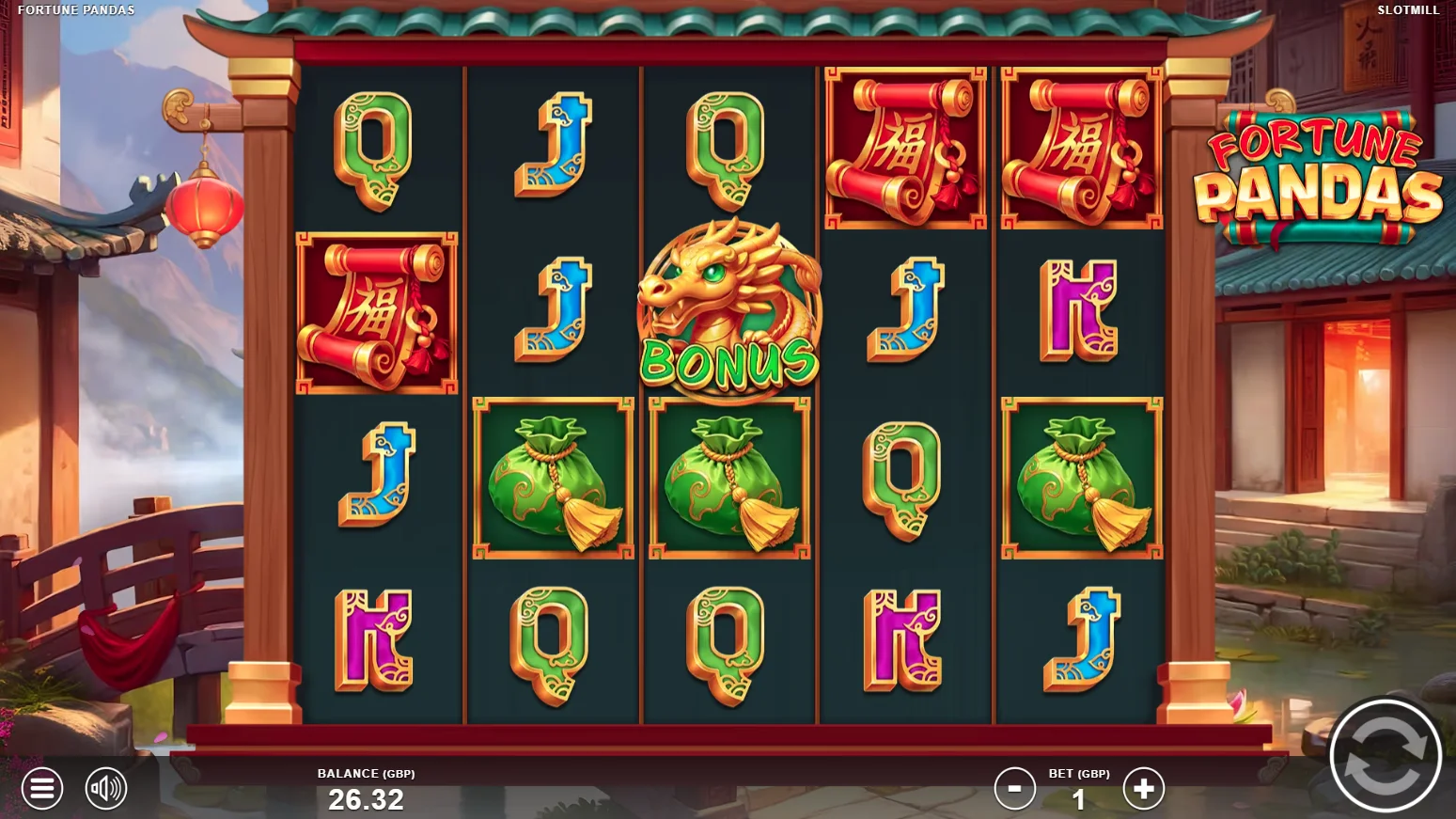Image resolution: width=1456 pixels, height=819 pixels.
Task: Mute game sound via speaker icon
Action: point(105,789)
